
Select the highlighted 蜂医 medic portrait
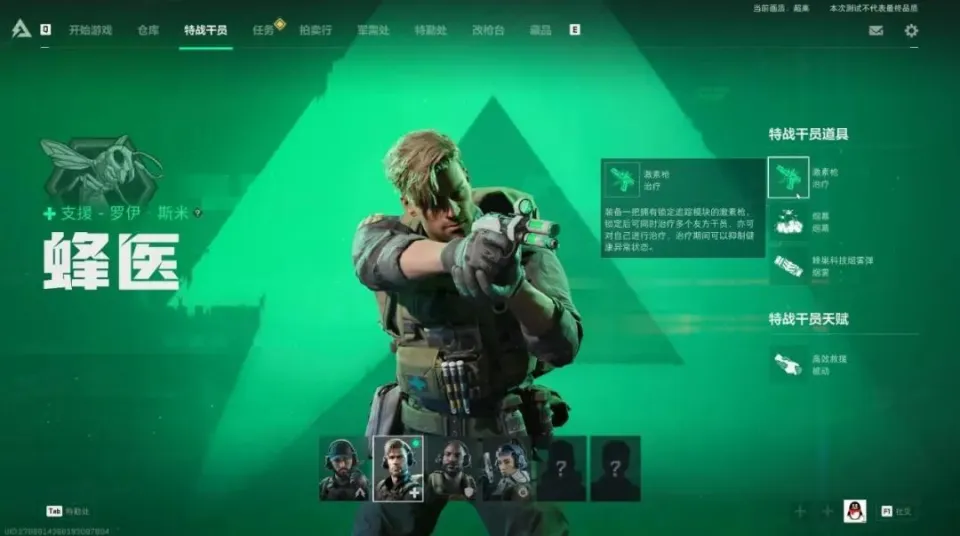click(x=397, y=468)
